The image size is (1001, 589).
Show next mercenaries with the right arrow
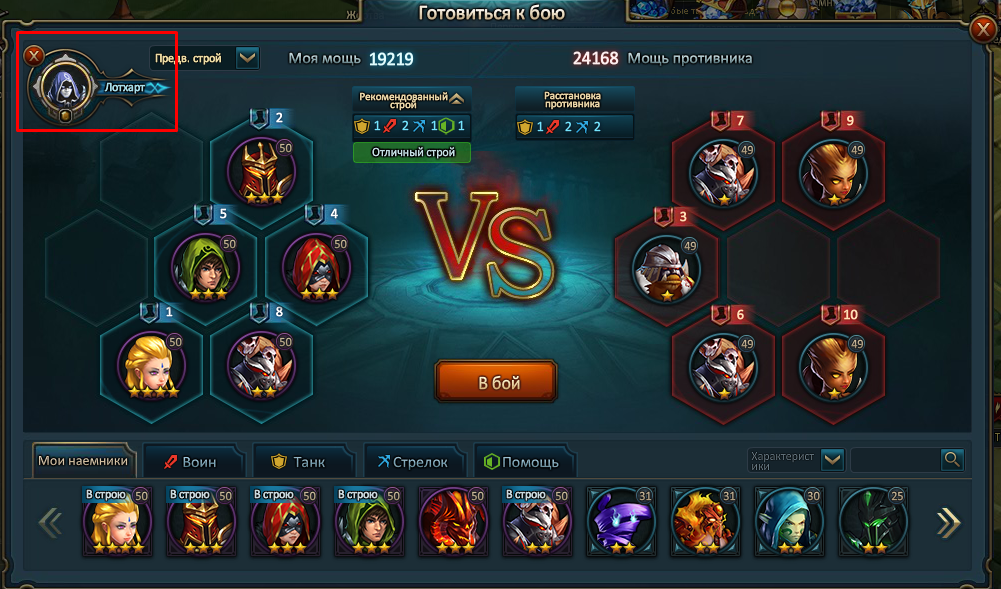click(947, 522)
